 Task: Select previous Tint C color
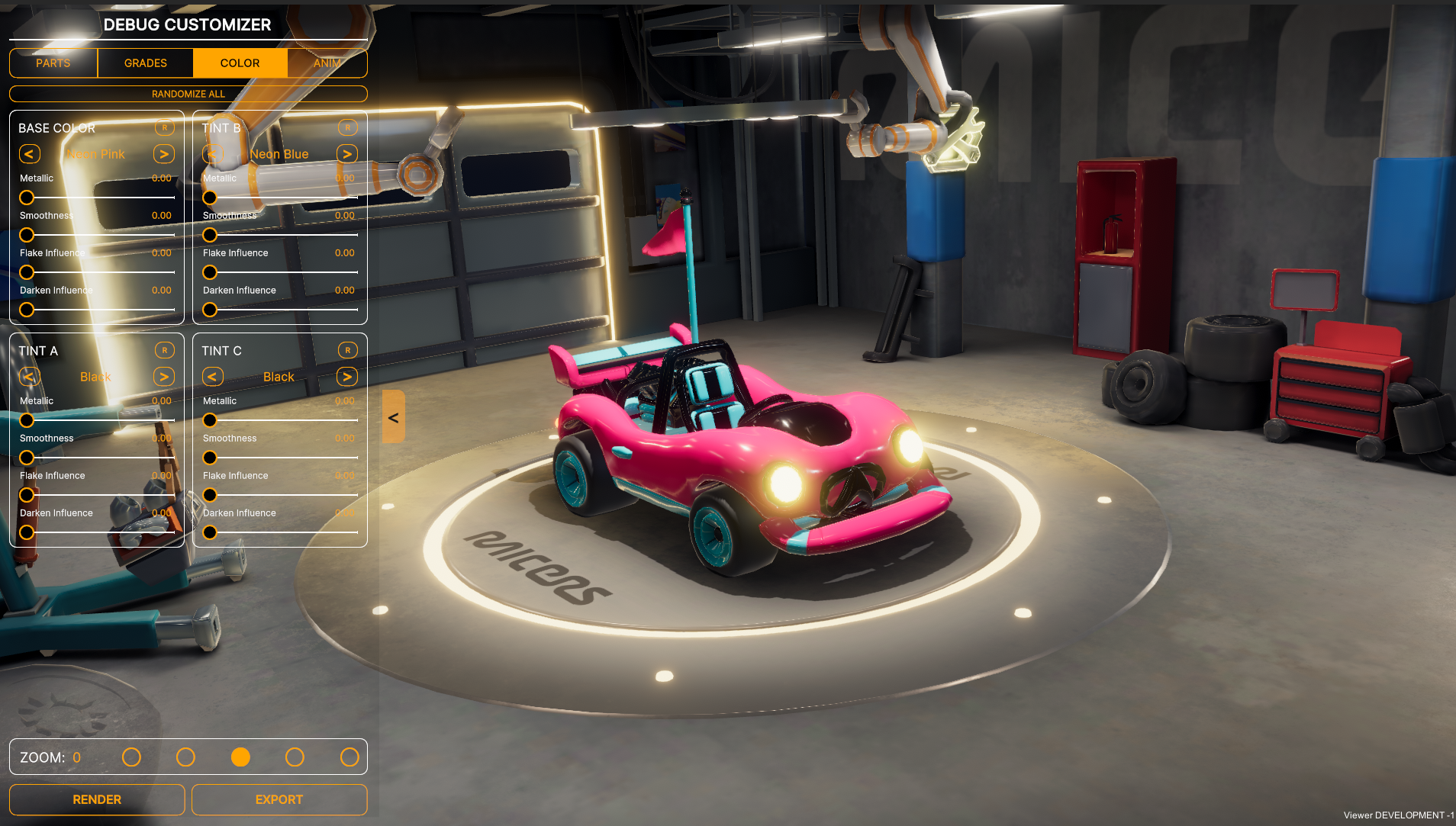point(213,377)
